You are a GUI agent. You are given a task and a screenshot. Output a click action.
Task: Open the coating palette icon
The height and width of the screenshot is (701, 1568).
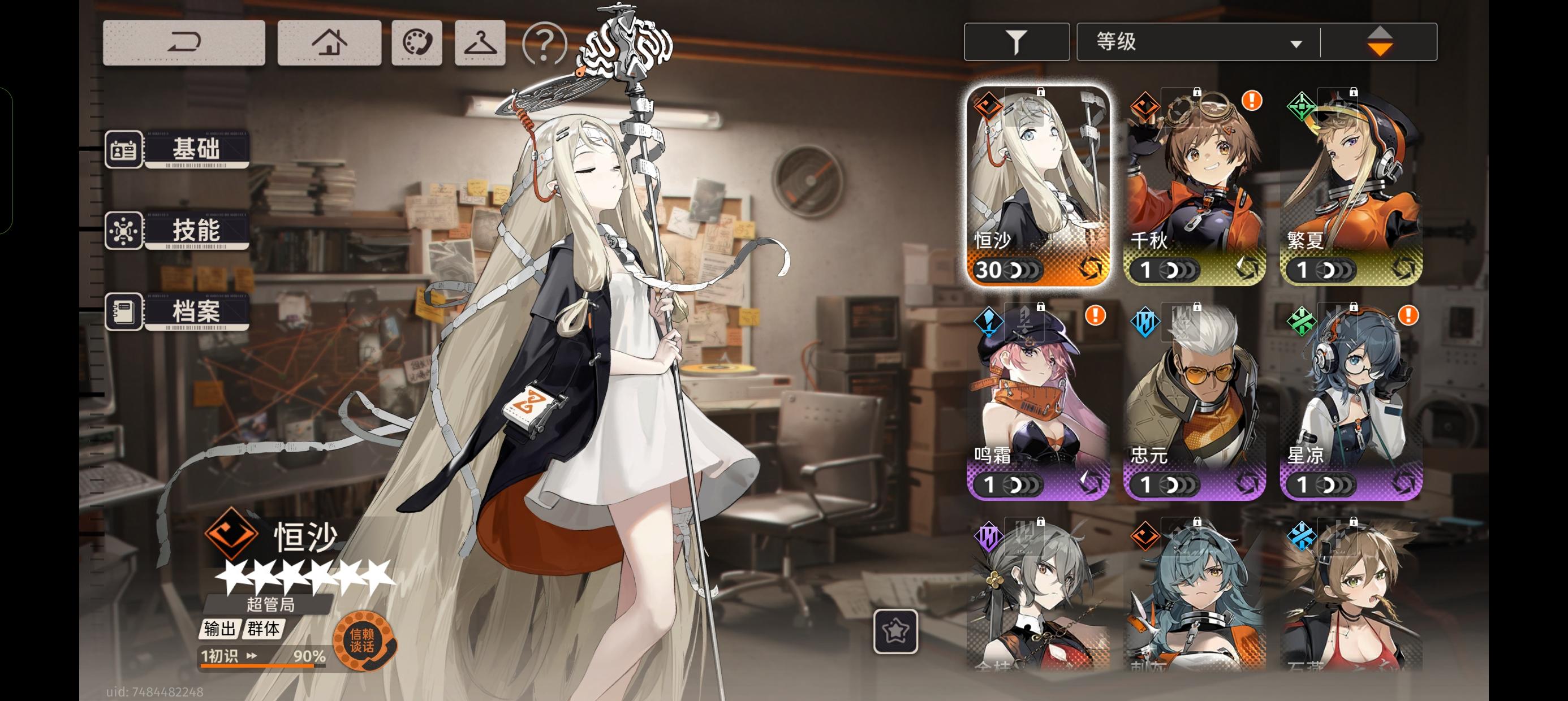[x=417, y=42]
